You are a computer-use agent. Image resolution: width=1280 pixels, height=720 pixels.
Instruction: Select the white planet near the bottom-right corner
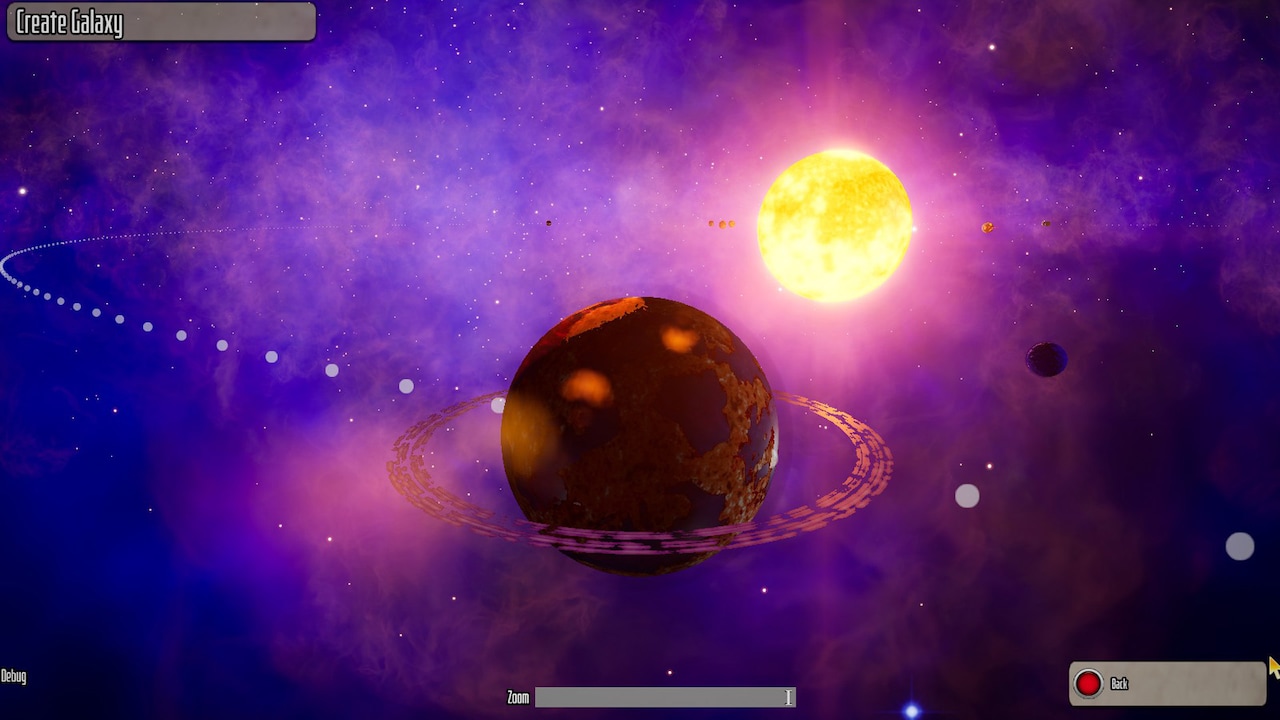[1239, 546]
